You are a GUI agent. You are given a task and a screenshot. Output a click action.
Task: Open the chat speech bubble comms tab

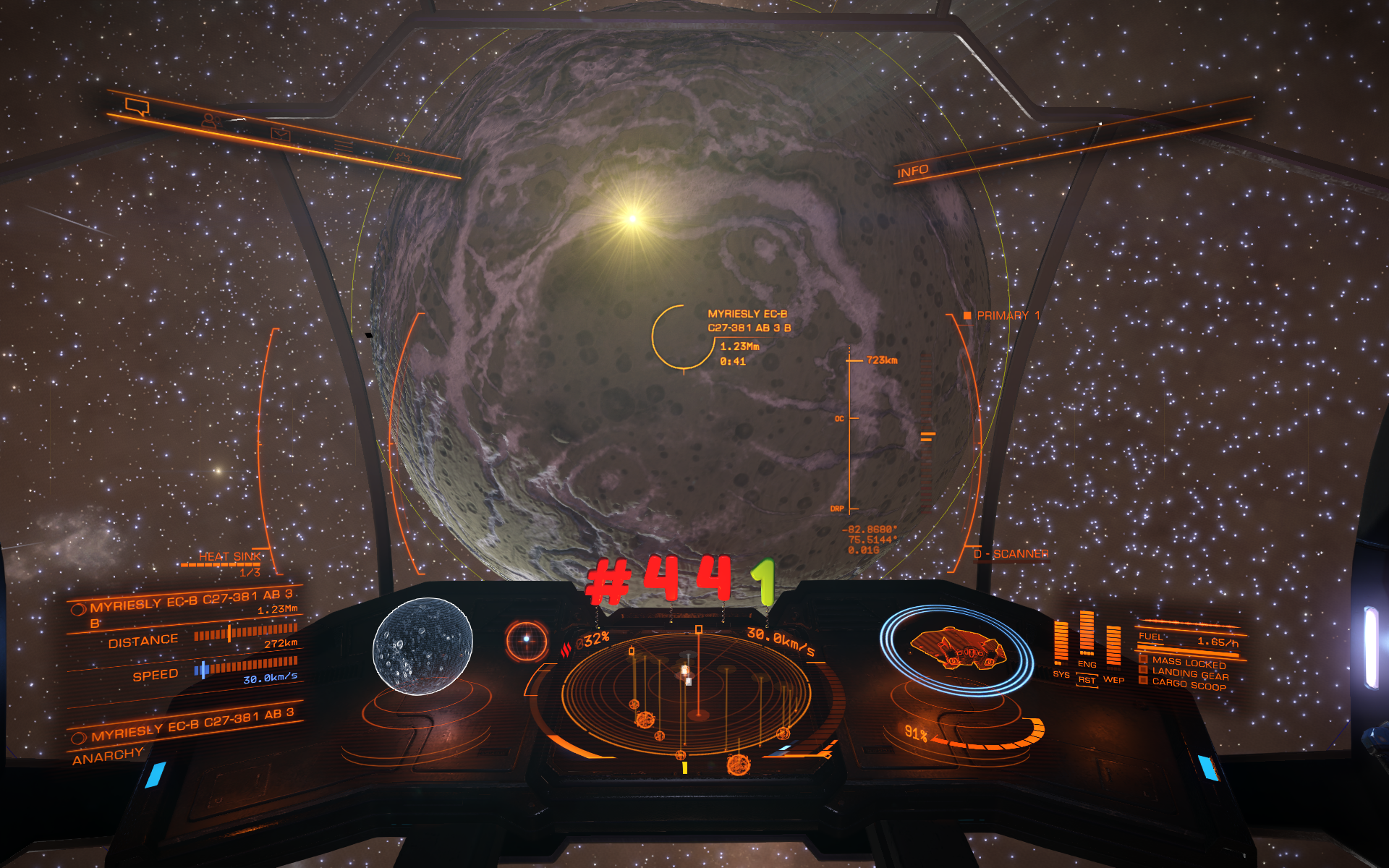[137, 107]
